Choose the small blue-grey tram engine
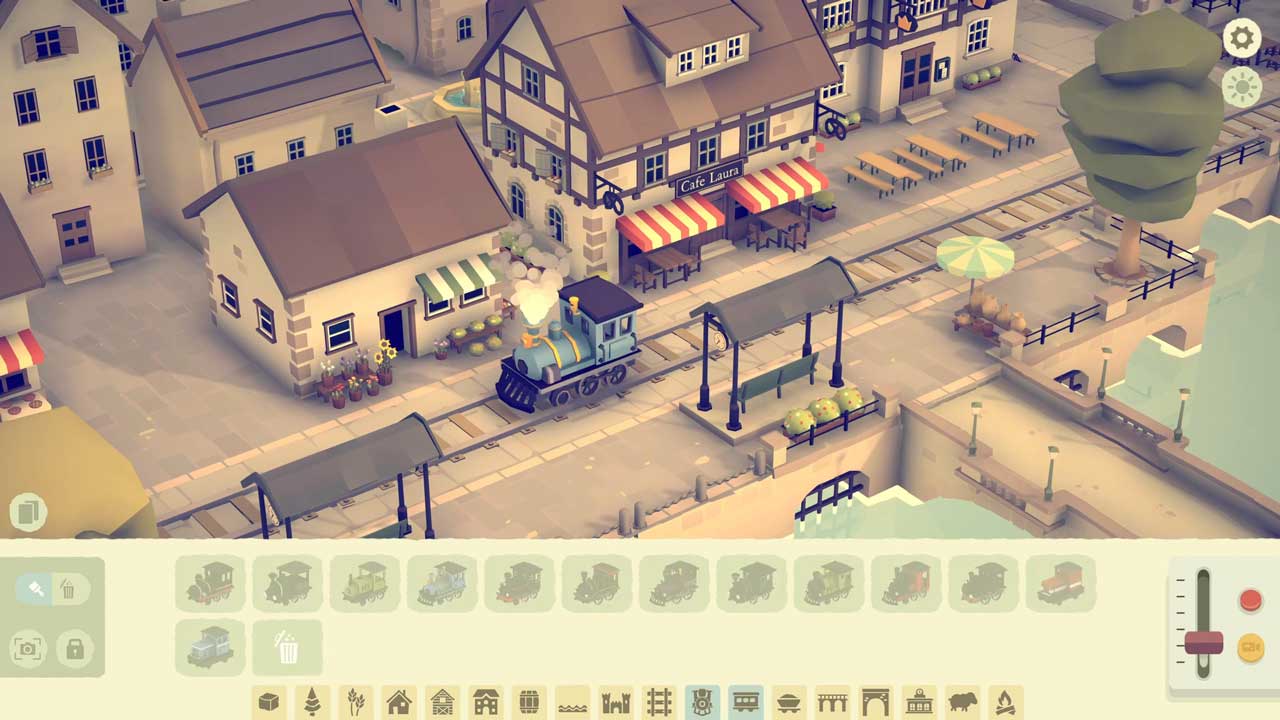Image resolution: width=1280 pixels, height=720 pixels. coord(210,647)
